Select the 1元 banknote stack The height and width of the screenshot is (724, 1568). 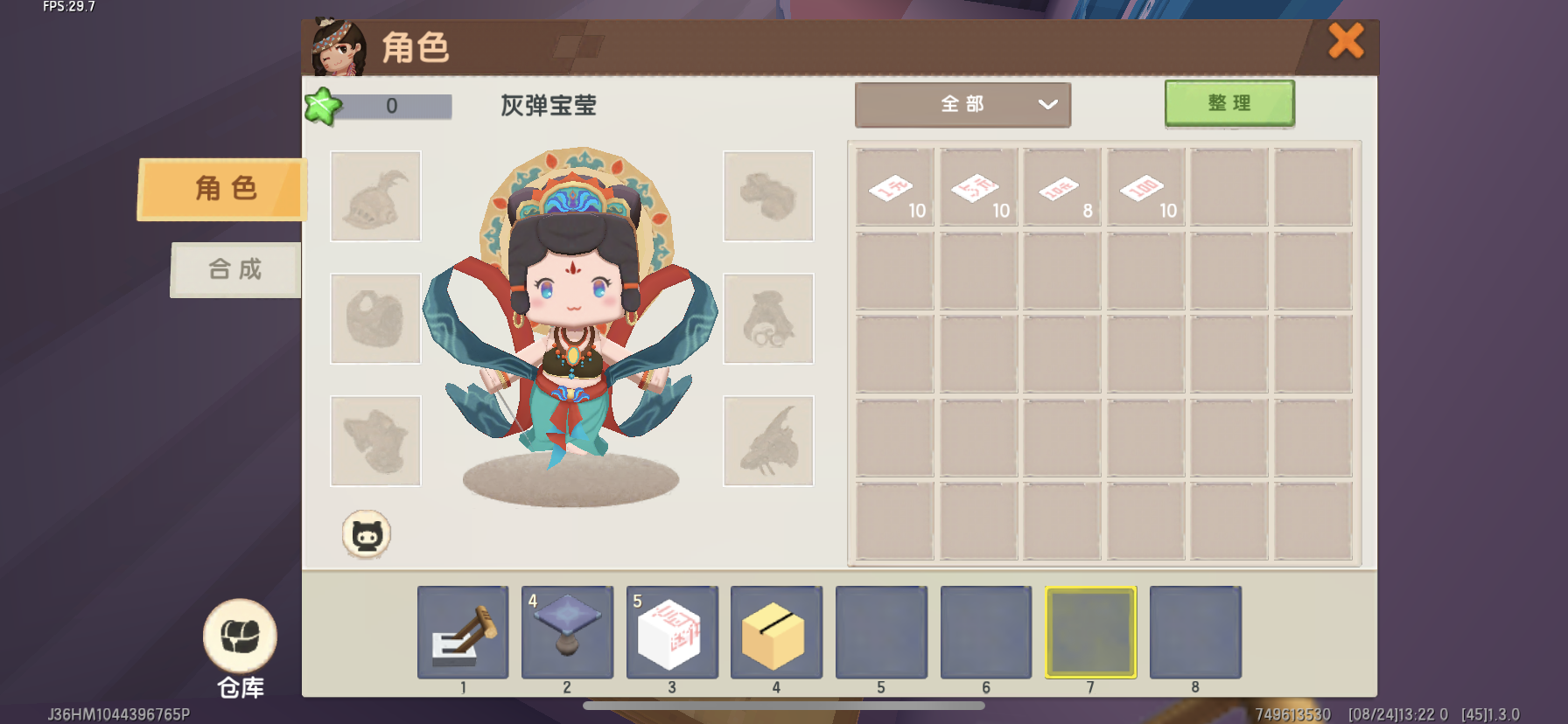(x=894, y=187)
